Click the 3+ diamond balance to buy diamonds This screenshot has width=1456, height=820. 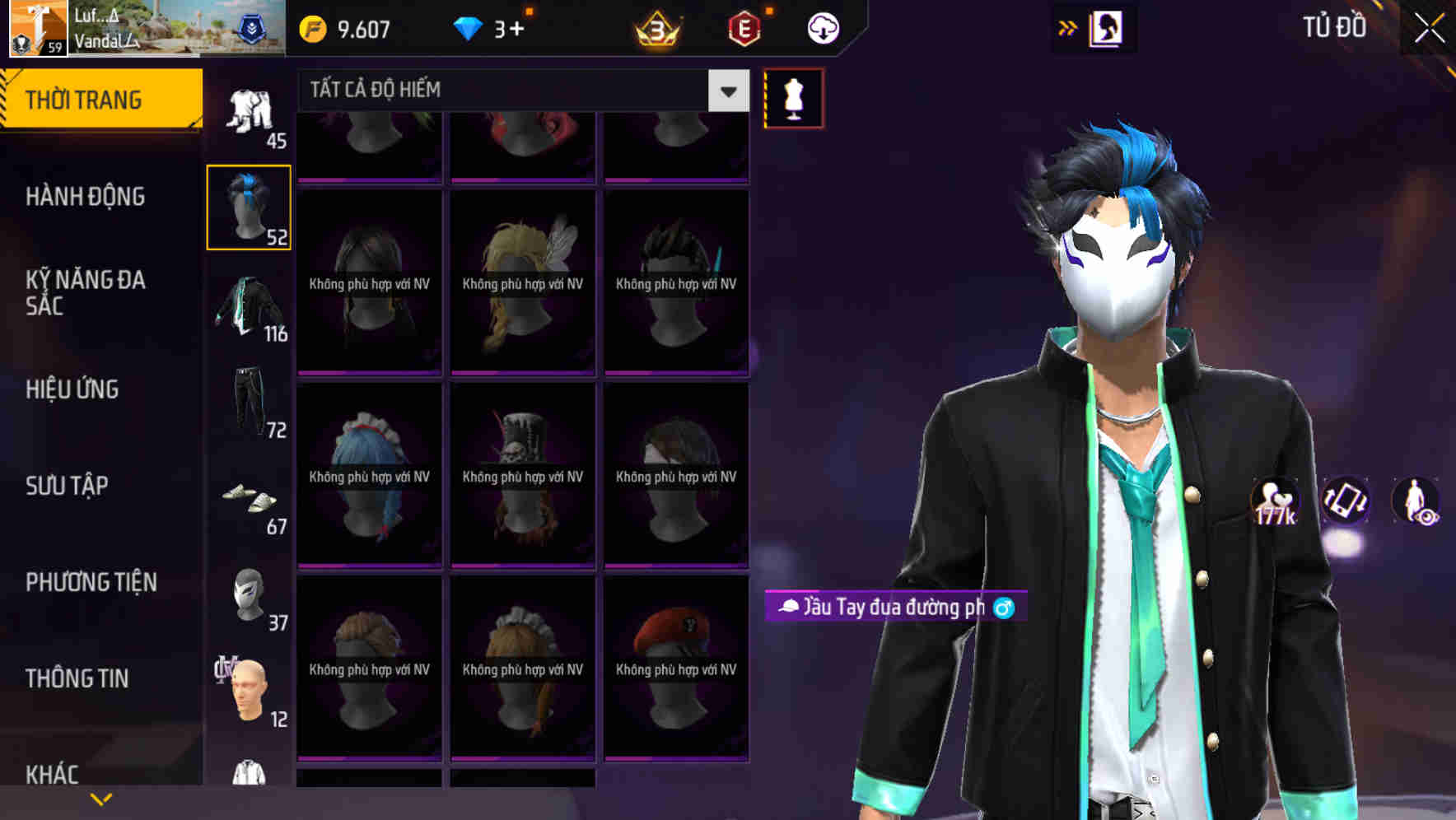495,27
